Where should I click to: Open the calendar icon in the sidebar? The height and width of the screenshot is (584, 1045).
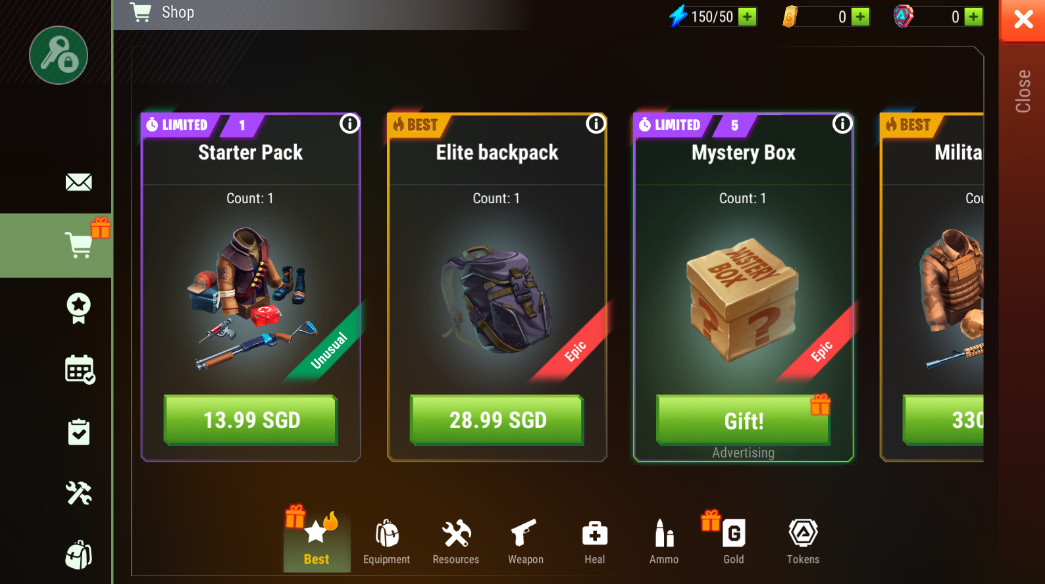(79, 369)
